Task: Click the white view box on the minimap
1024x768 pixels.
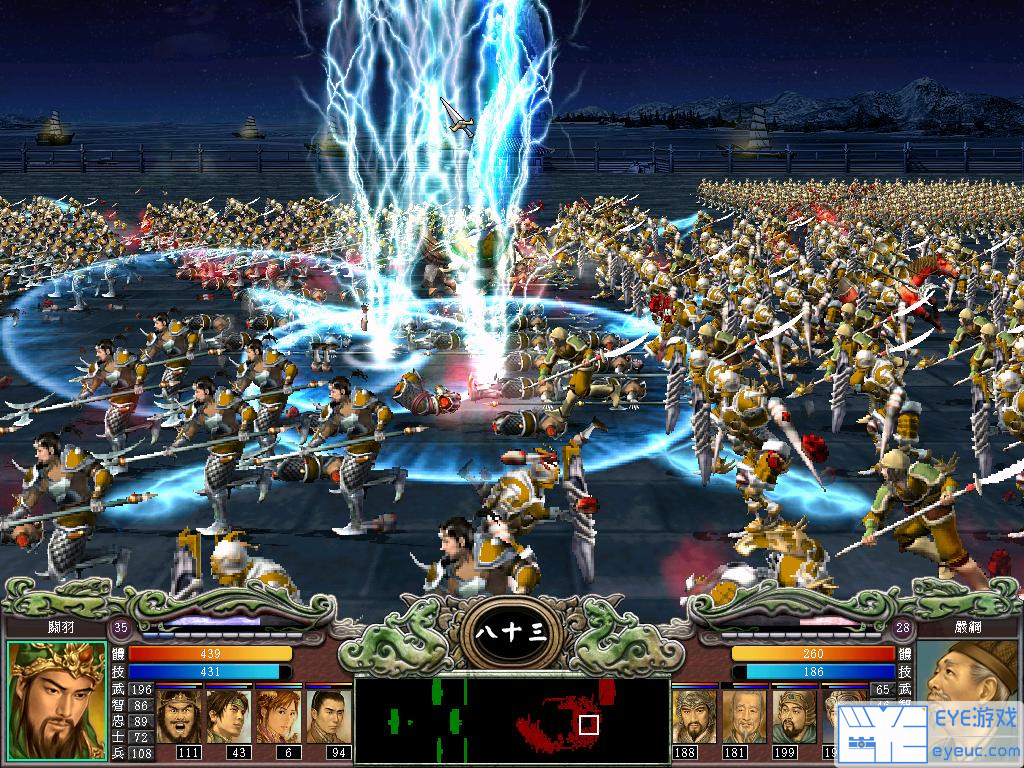Action: (x=589, y=723)
